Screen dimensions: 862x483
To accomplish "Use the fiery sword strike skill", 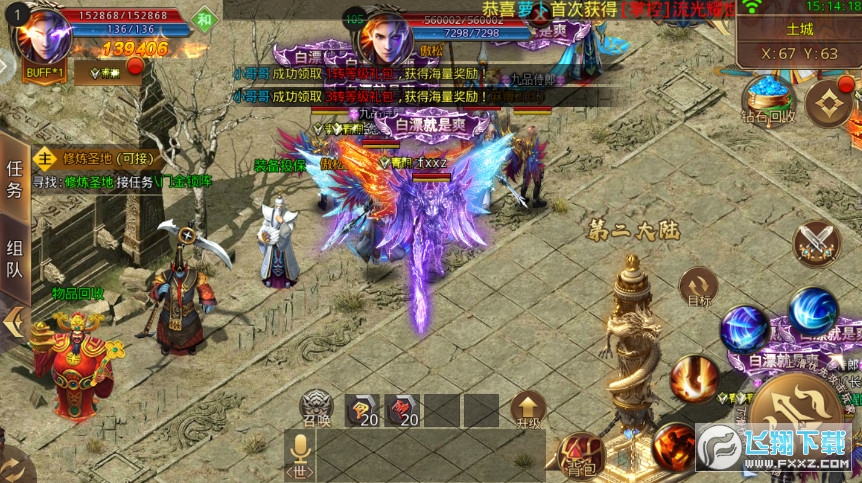I will click(x=694, y=379).
